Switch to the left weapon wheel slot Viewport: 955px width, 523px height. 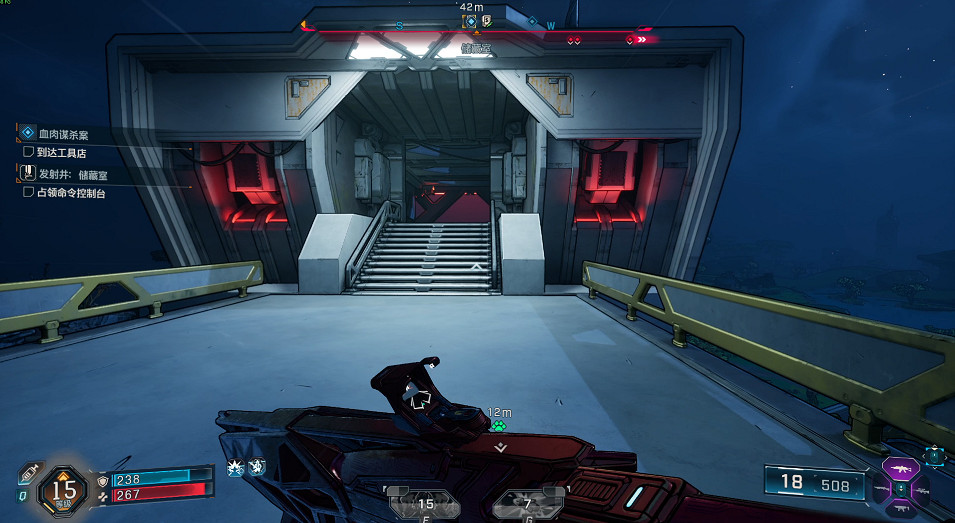[x=880, y=489]
